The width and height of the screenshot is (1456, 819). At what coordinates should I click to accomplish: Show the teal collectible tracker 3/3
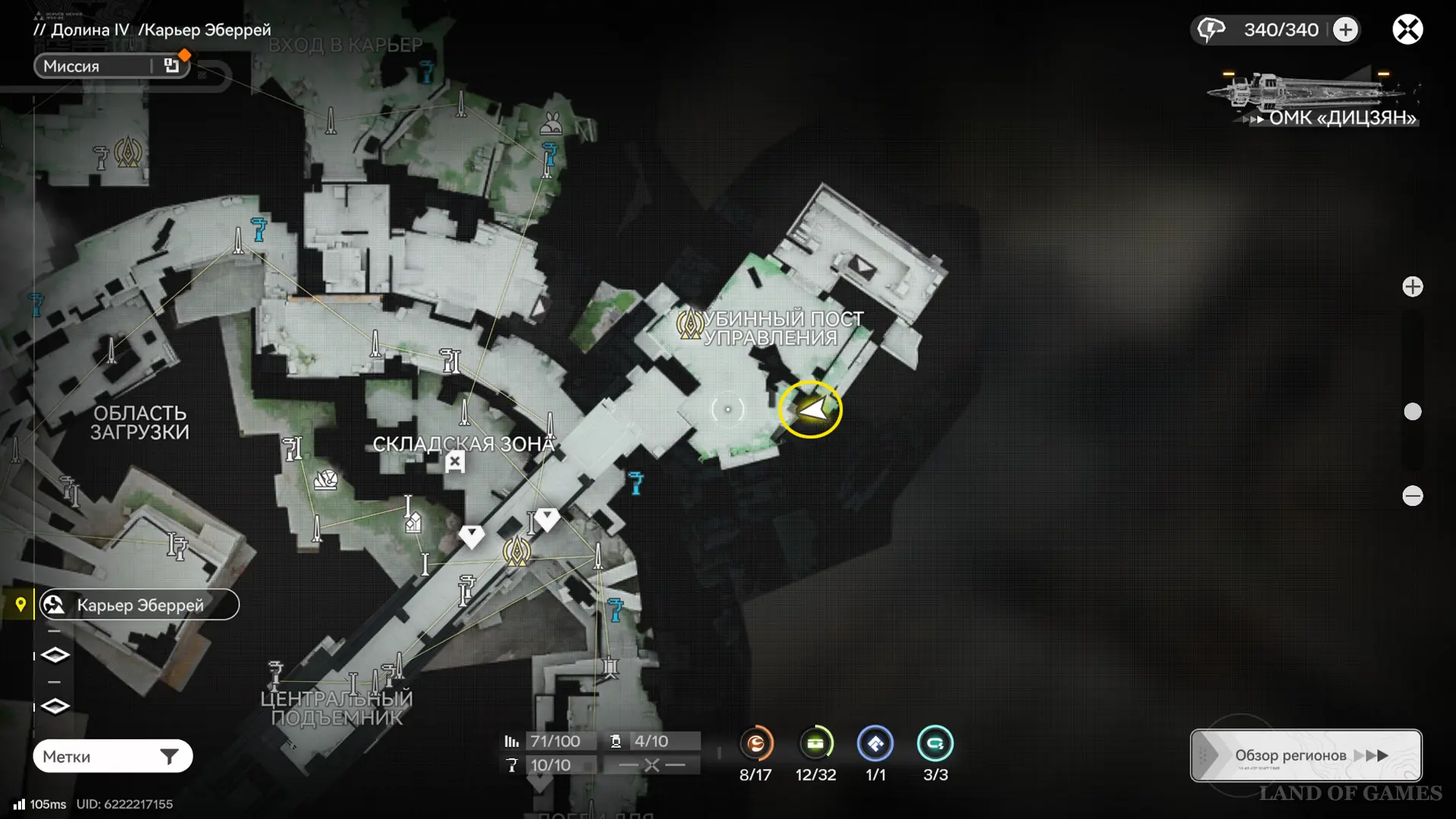(935, 744)
